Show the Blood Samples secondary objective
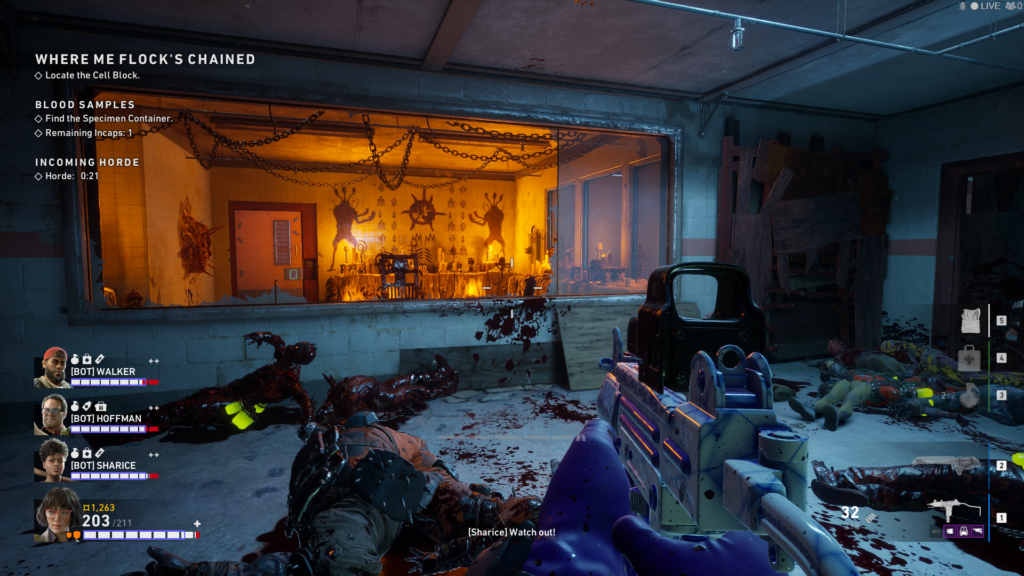The width and height of the screenshot is (1024, 576). pos(85,104)
